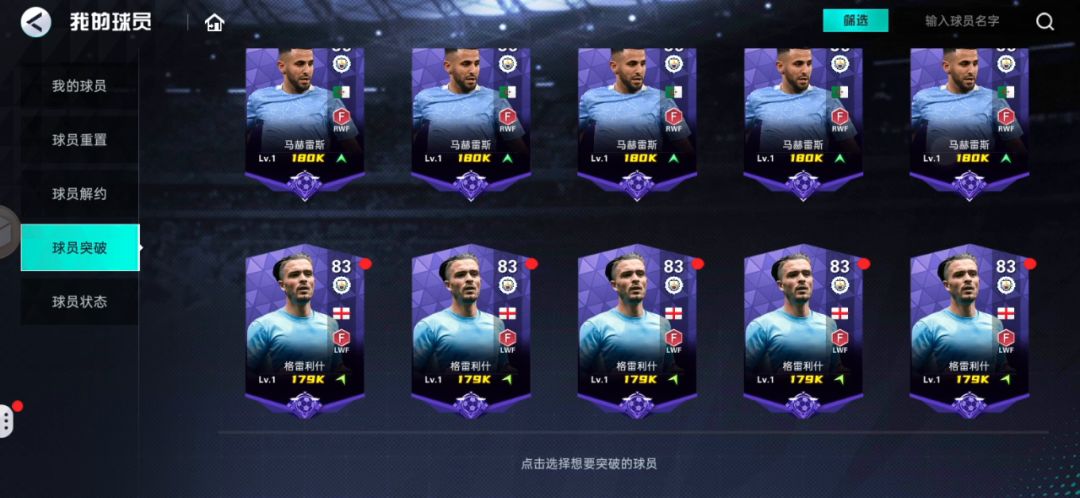Screen dimensions: 1080x498
Task: Open the 筛选 filter button
Action: coord(855,21)
